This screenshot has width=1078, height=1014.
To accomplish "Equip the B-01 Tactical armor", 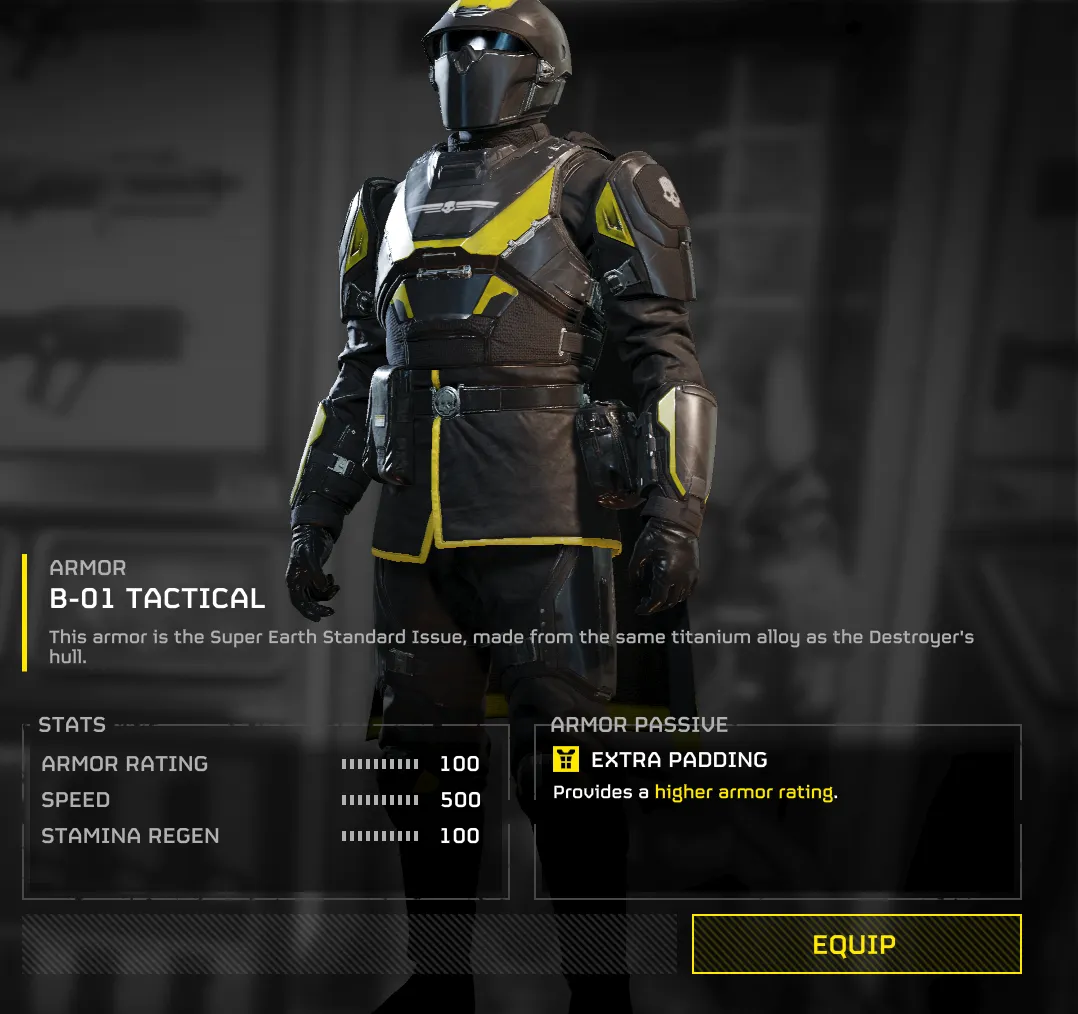I will click(855, 944).
